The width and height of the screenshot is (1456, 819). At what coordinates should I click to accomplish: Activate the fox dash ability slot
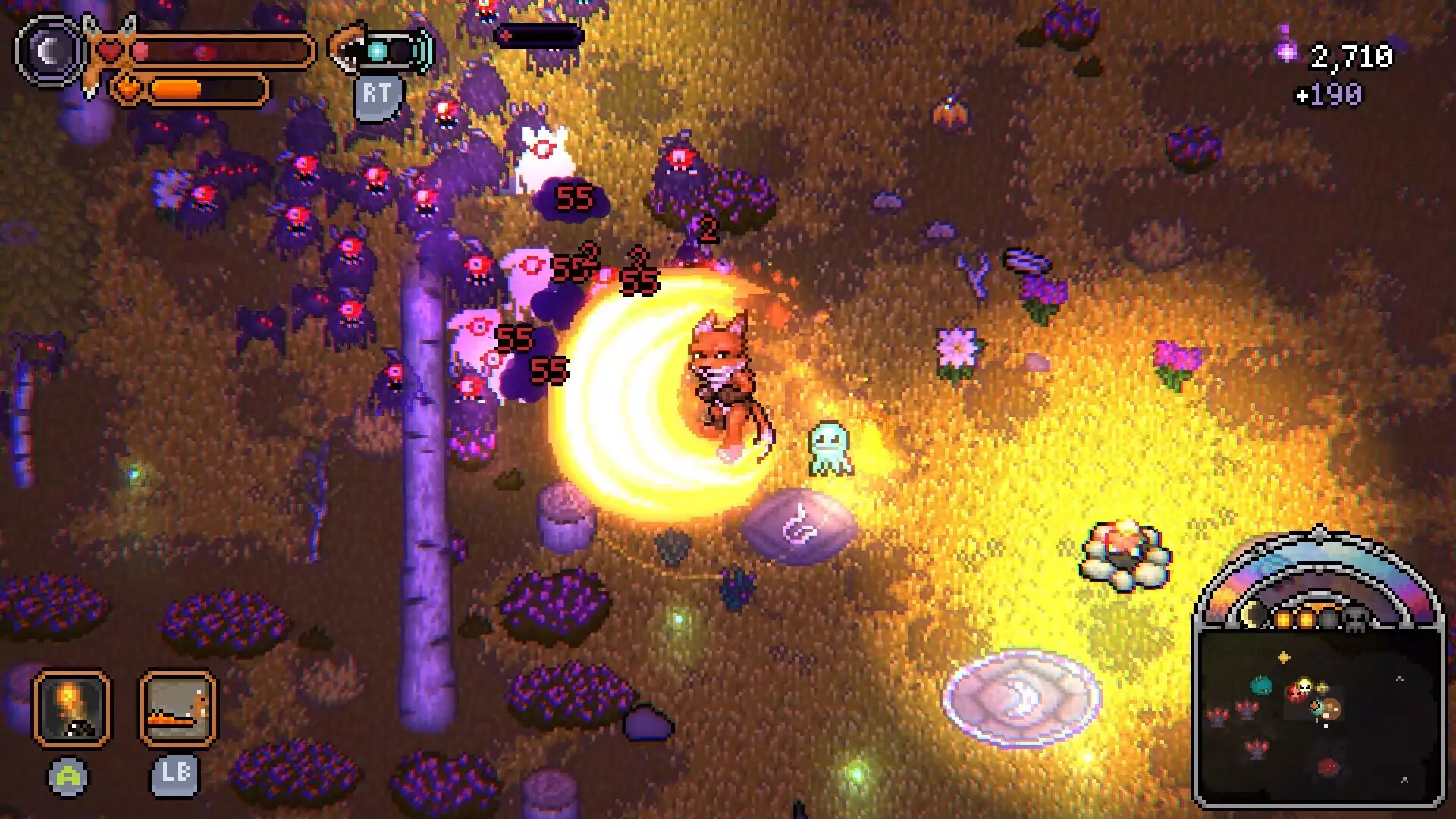point(178,708)
